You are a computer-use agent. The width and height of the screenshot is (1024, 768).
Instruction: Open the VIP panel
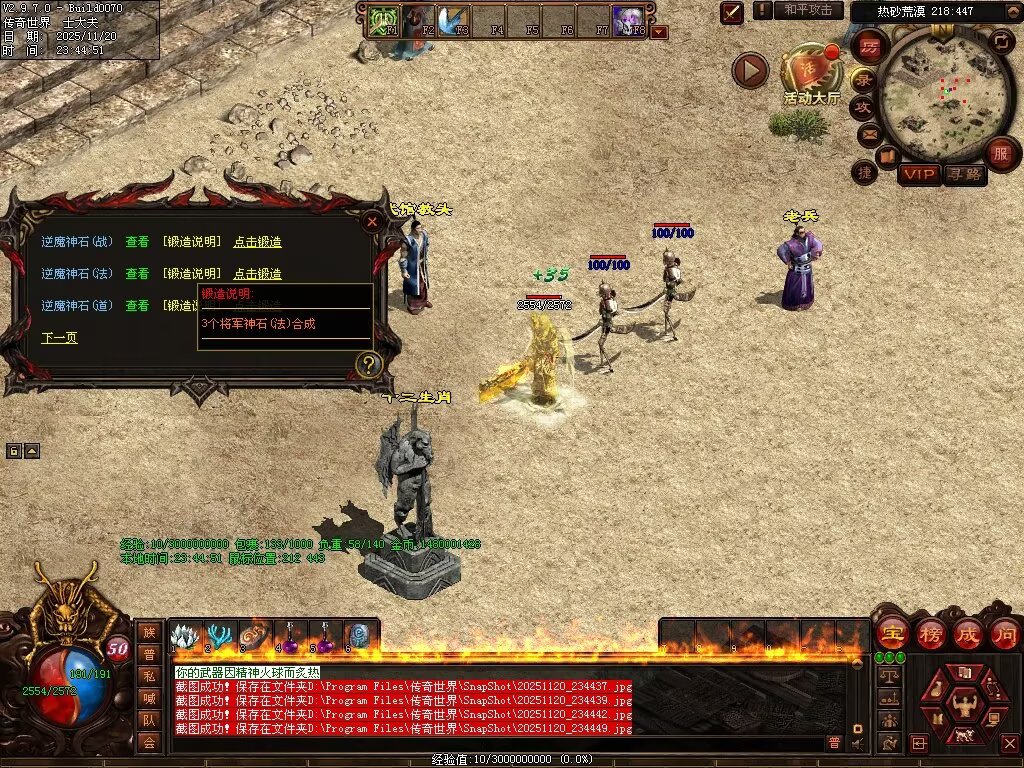[x=918, y=174]
